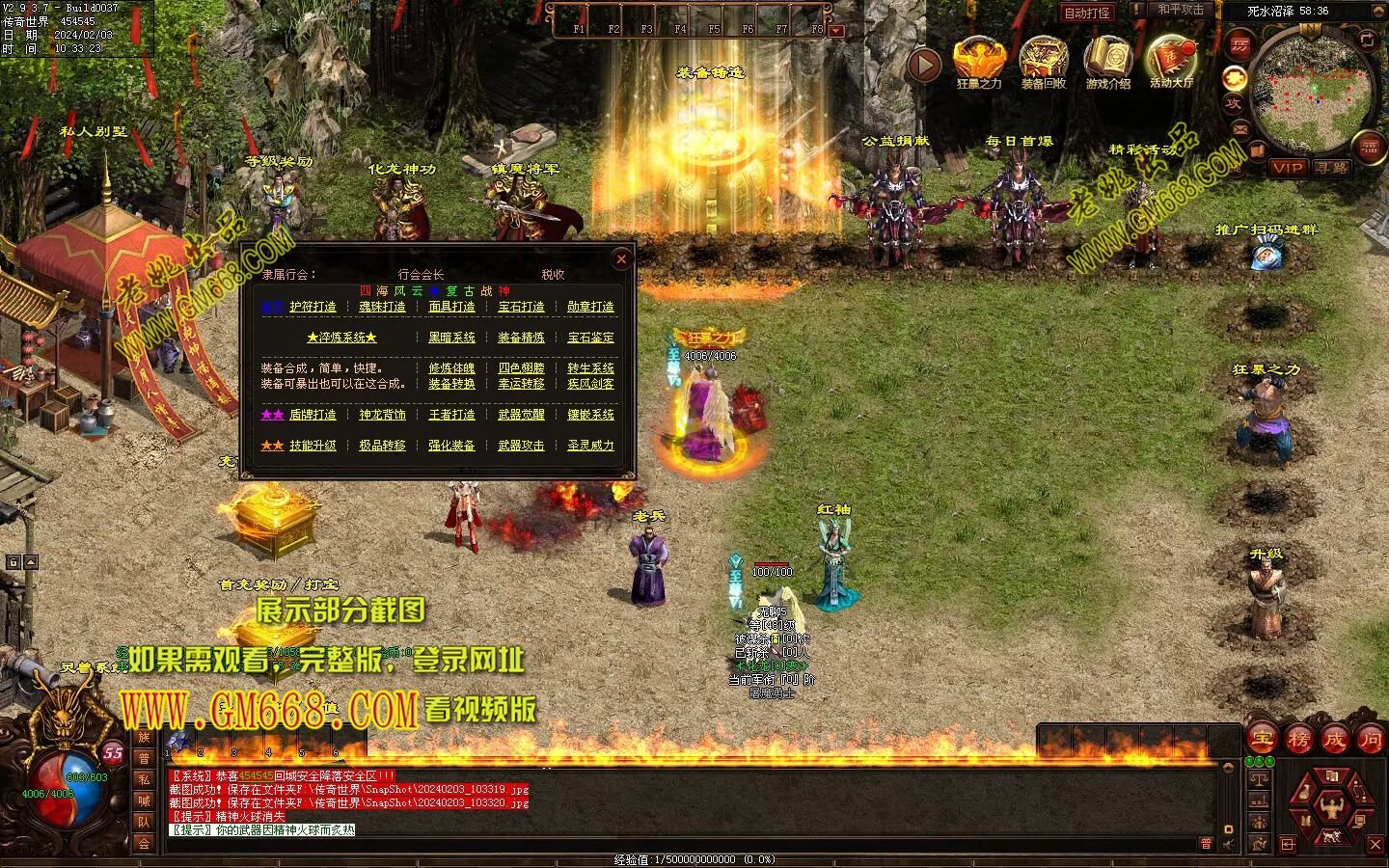The width and height of the screenshot is (1389, 868).
Task: Open the ★淬炼系统★ refinement system
Action: [341, 338]
